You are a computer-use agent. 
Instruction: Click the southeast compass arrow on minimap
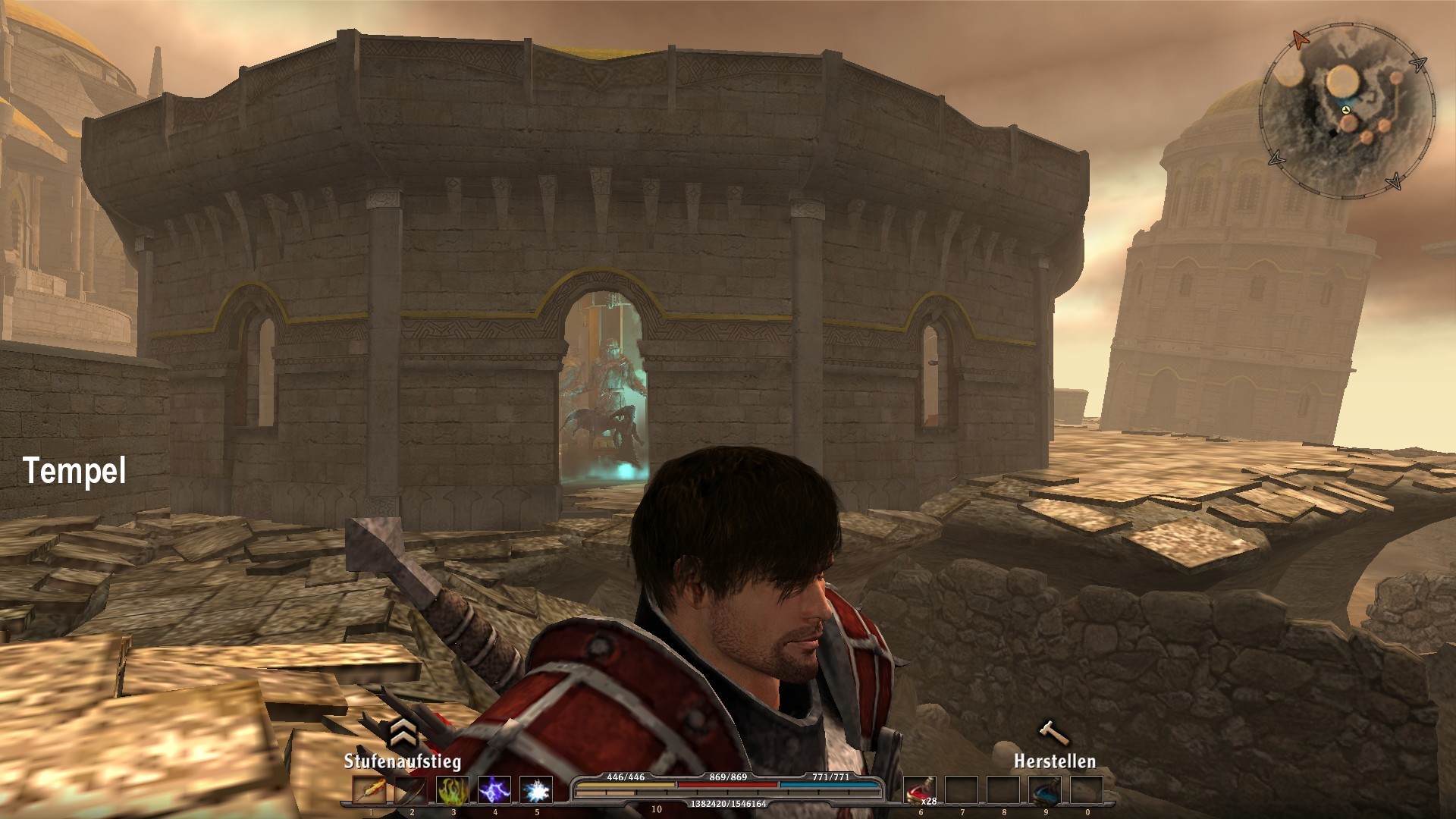(x=1395, y=181)
